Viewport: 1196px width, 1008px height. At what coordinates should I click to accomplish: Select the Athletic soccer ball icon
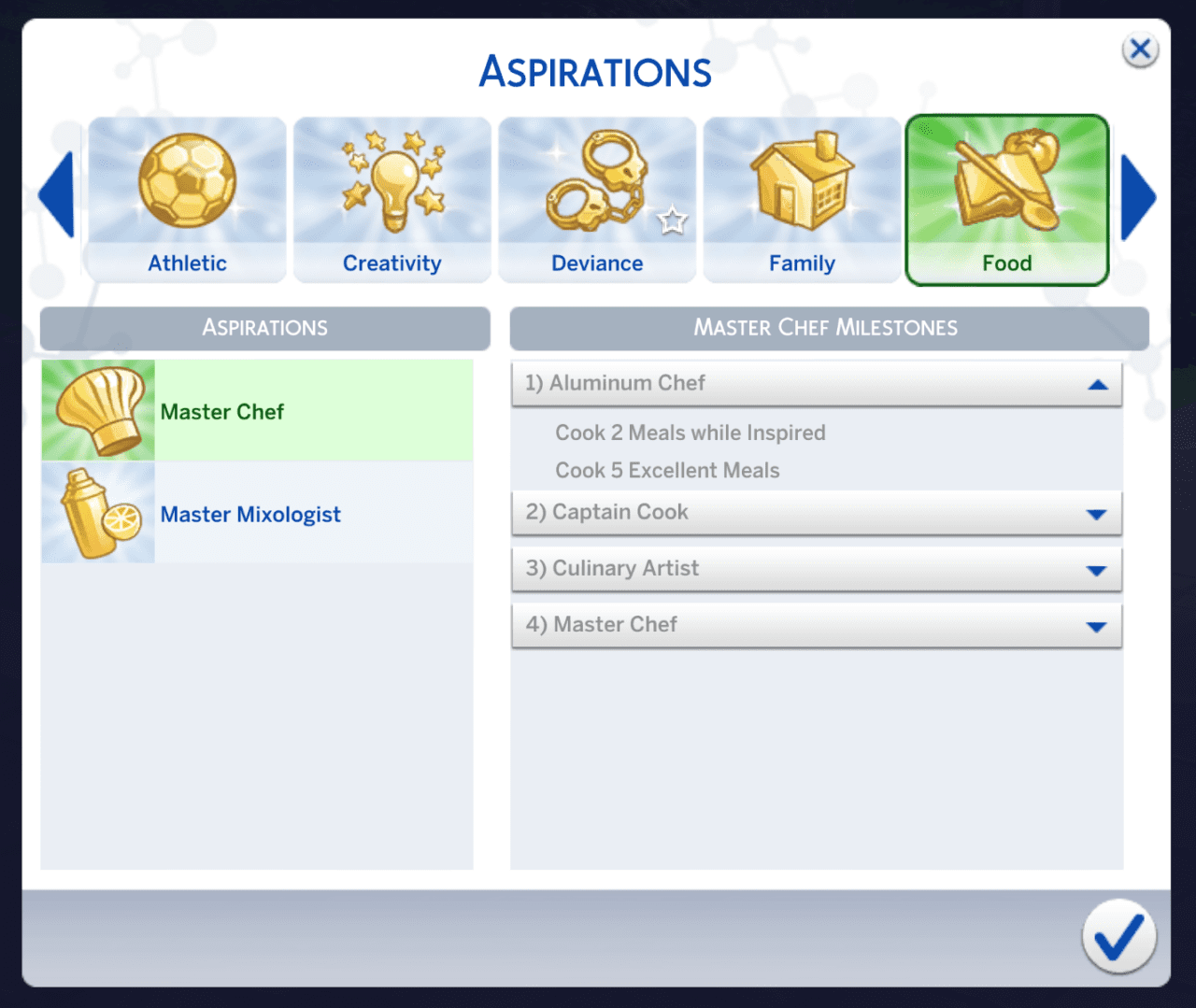(x=186, y=182)
